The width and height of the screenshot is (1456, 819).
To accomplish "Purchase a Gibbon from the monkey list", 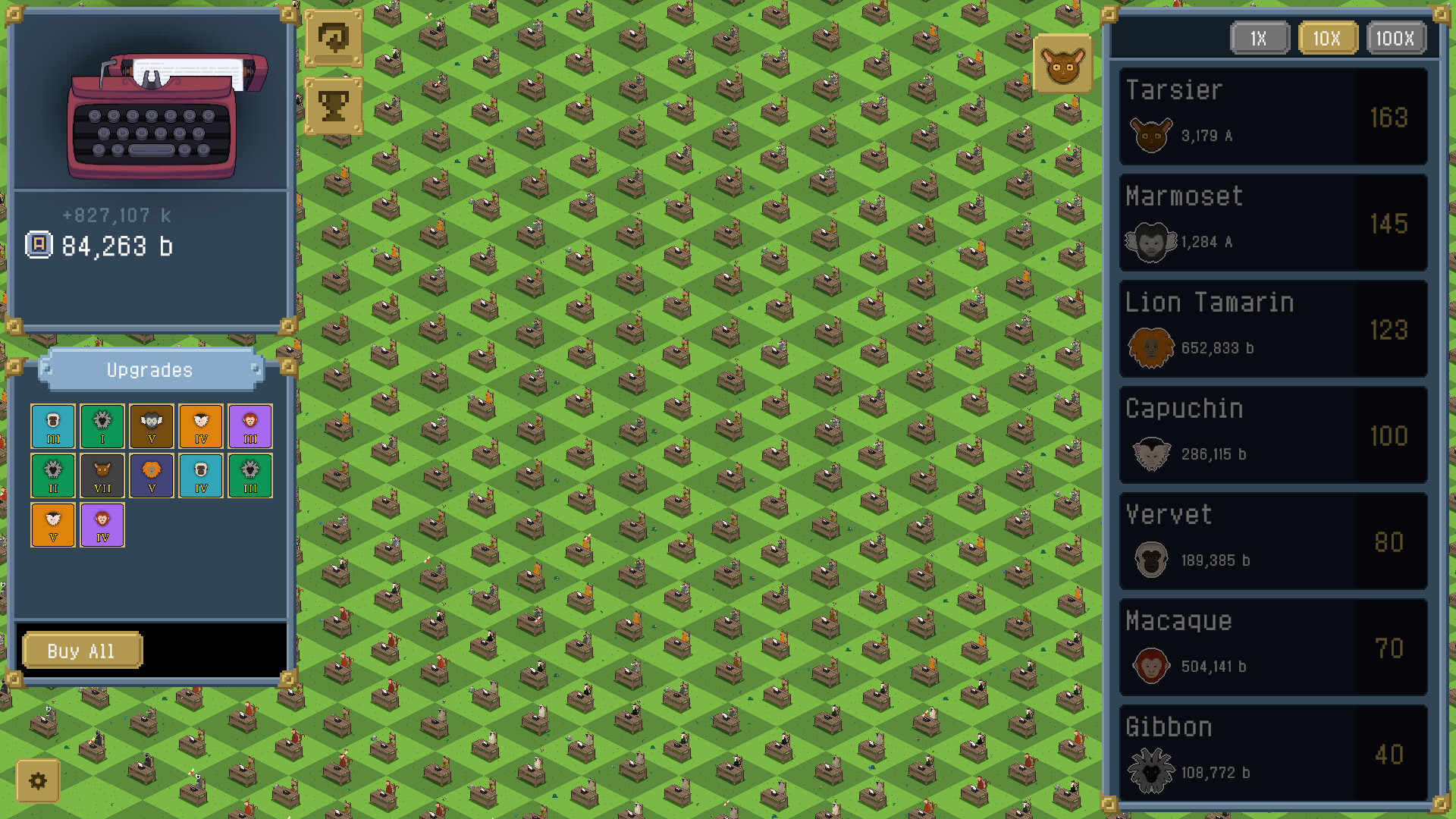I will pos(1272,755).
